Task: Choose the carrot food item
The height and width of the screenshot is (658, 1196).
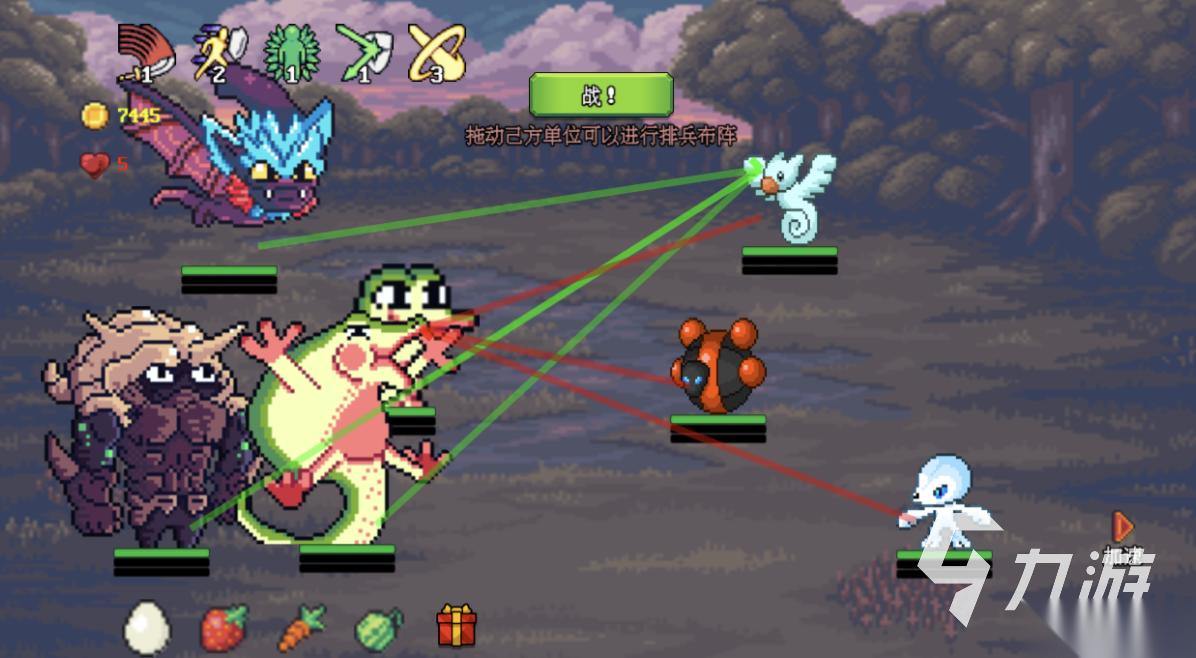Action: pyautogui.click(x=301, y=628)
